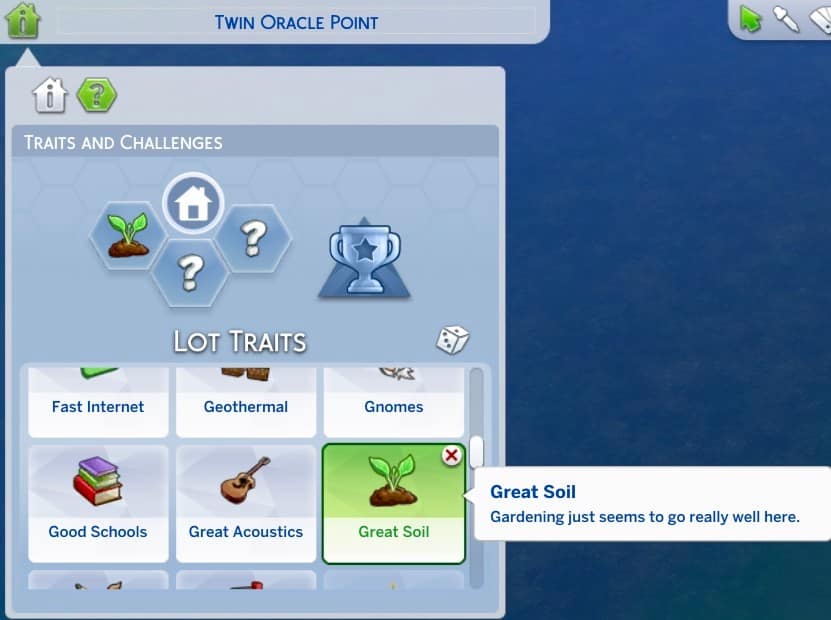Add the Gnomes lot trait
This screenshot has width=831, height=620.
pos(393,402)
